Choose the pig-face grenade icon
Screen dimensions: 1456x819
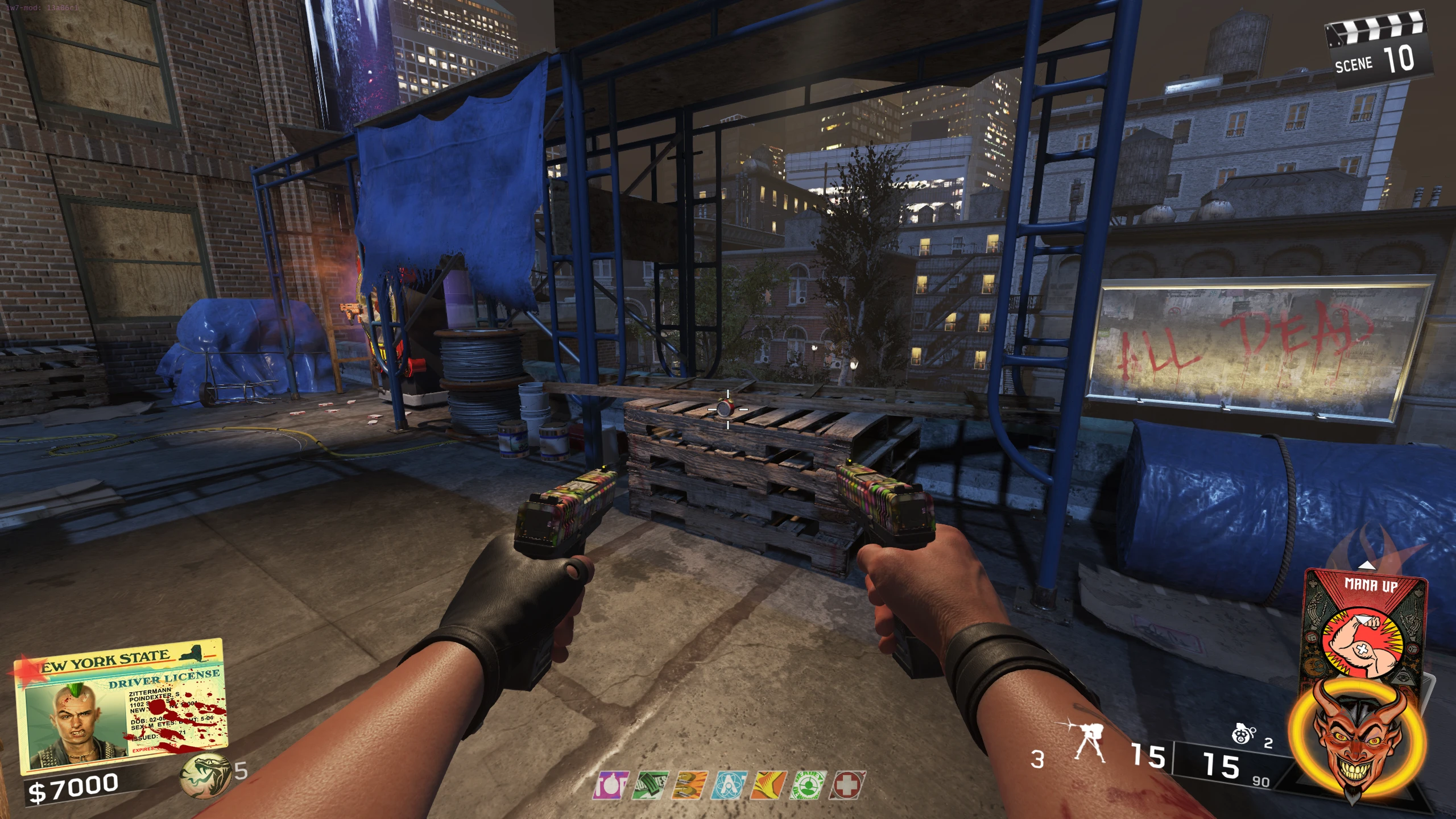(x=1243, y=735)
